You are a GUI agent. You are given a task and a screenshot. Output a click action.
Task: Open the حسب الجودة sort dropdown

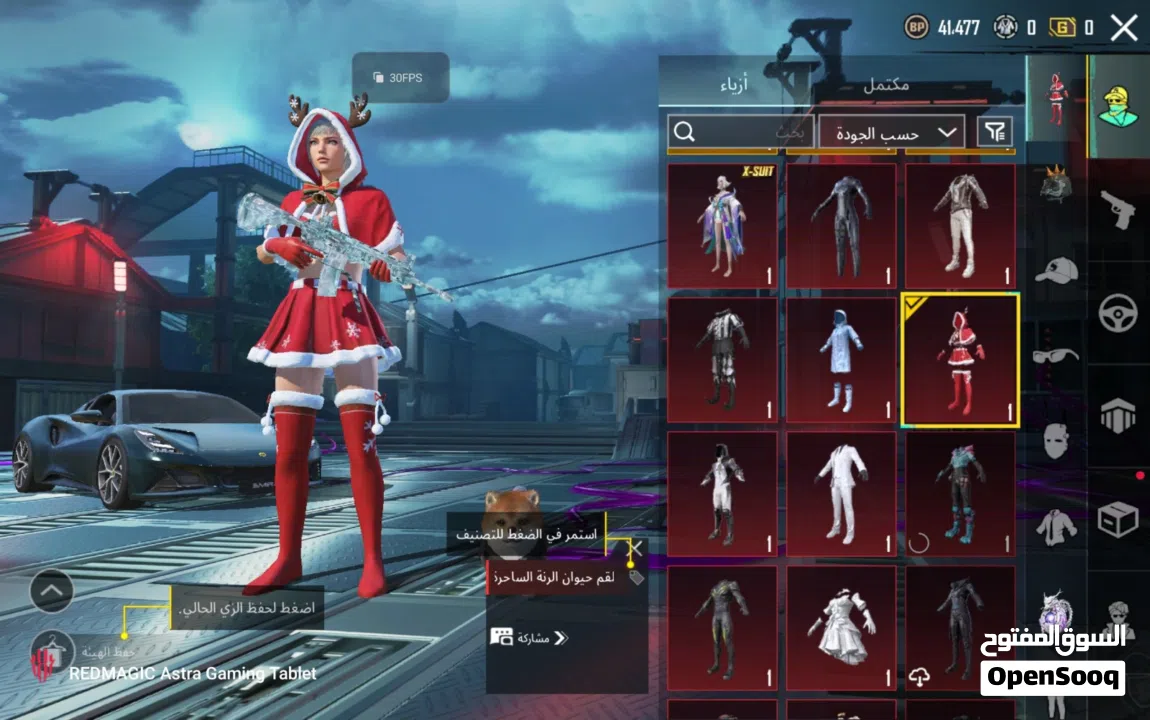coord(891,132)
